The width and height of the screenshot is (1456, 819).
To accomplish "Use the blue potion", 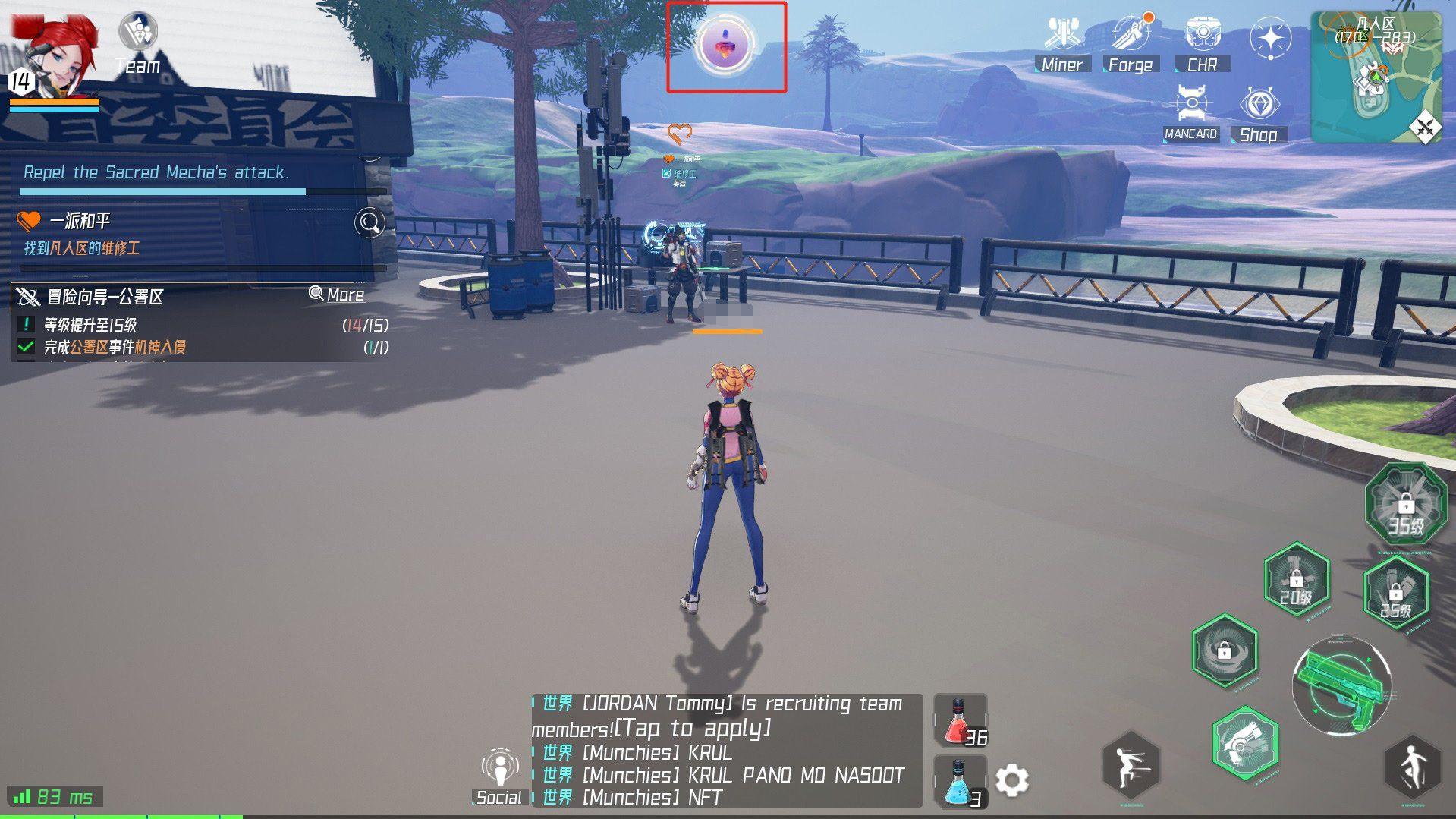I will point(960,783).
